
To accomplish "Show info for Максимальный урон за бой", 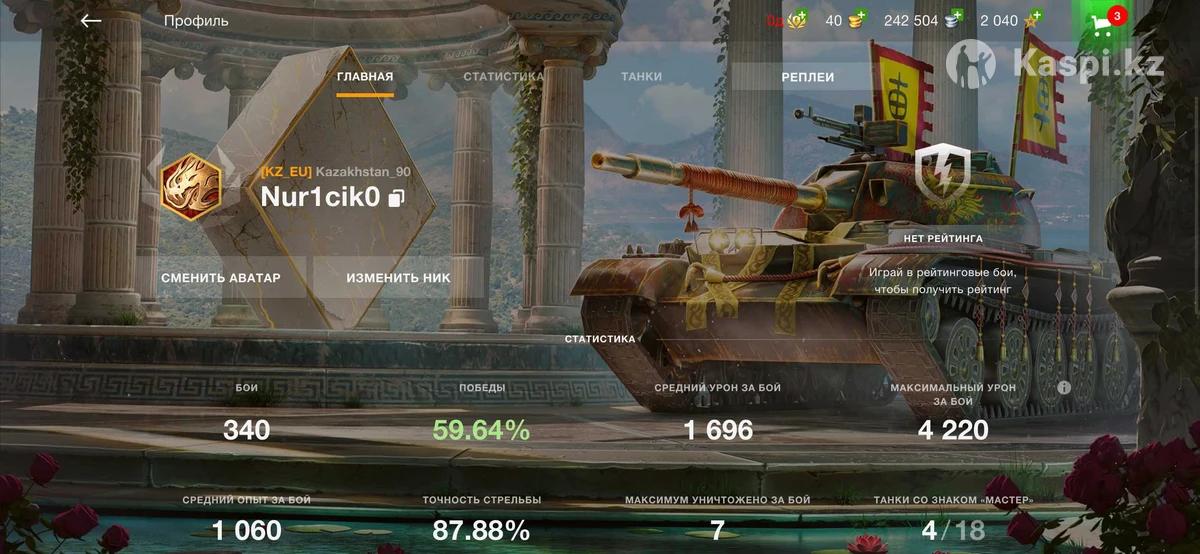I will pos(1064,387).
